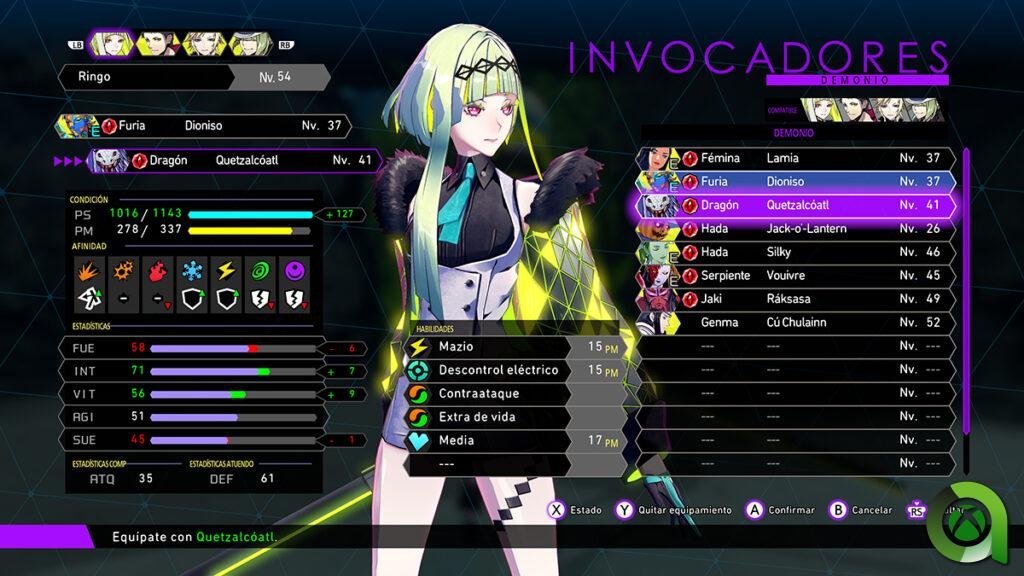Select Silky in the demon list
The width and height of the screenshot is (1024, 576).
point(795,252)
